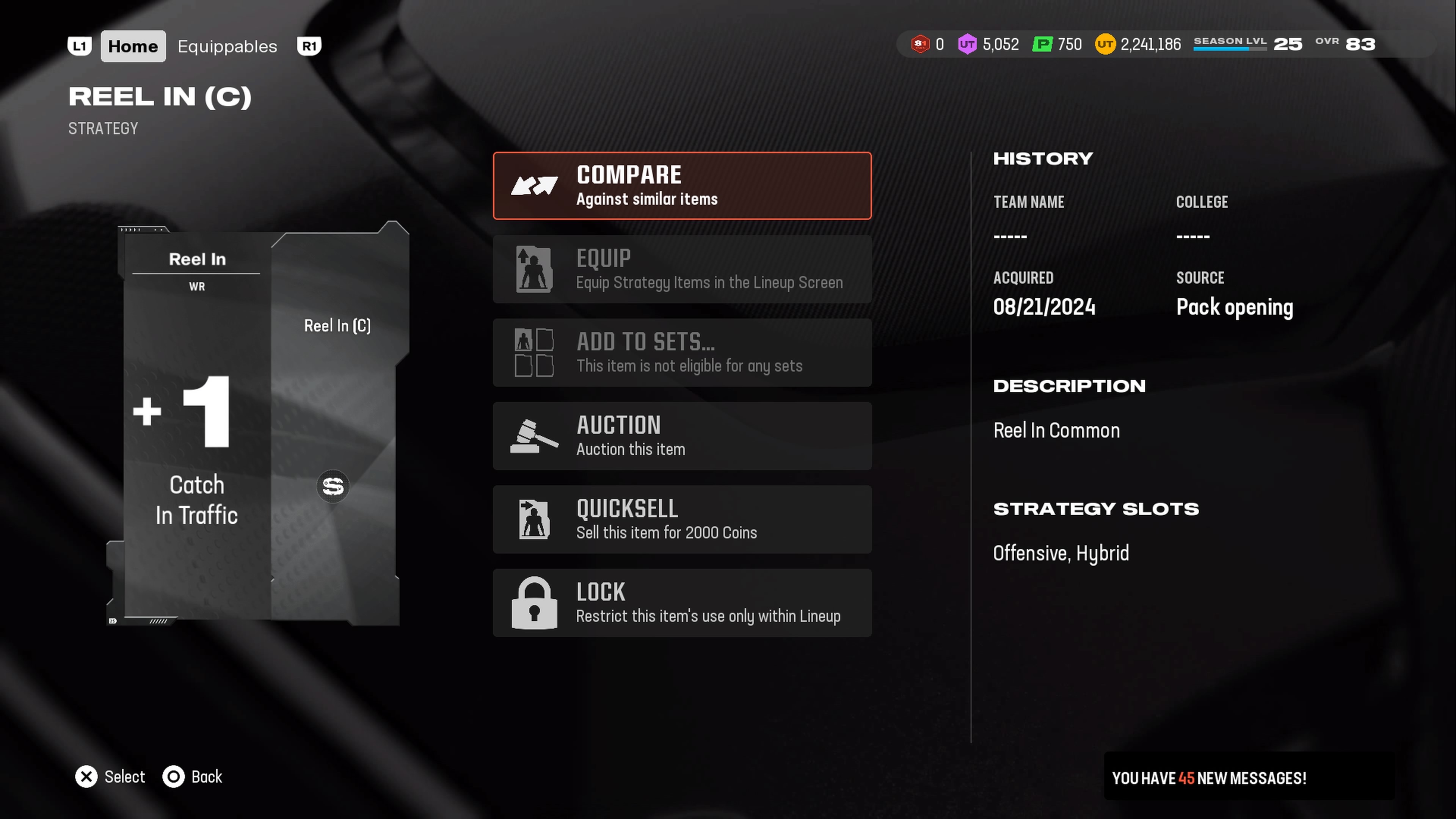Switch to the Home tab
1456x819 pixels.
click(x=133, y=46)
